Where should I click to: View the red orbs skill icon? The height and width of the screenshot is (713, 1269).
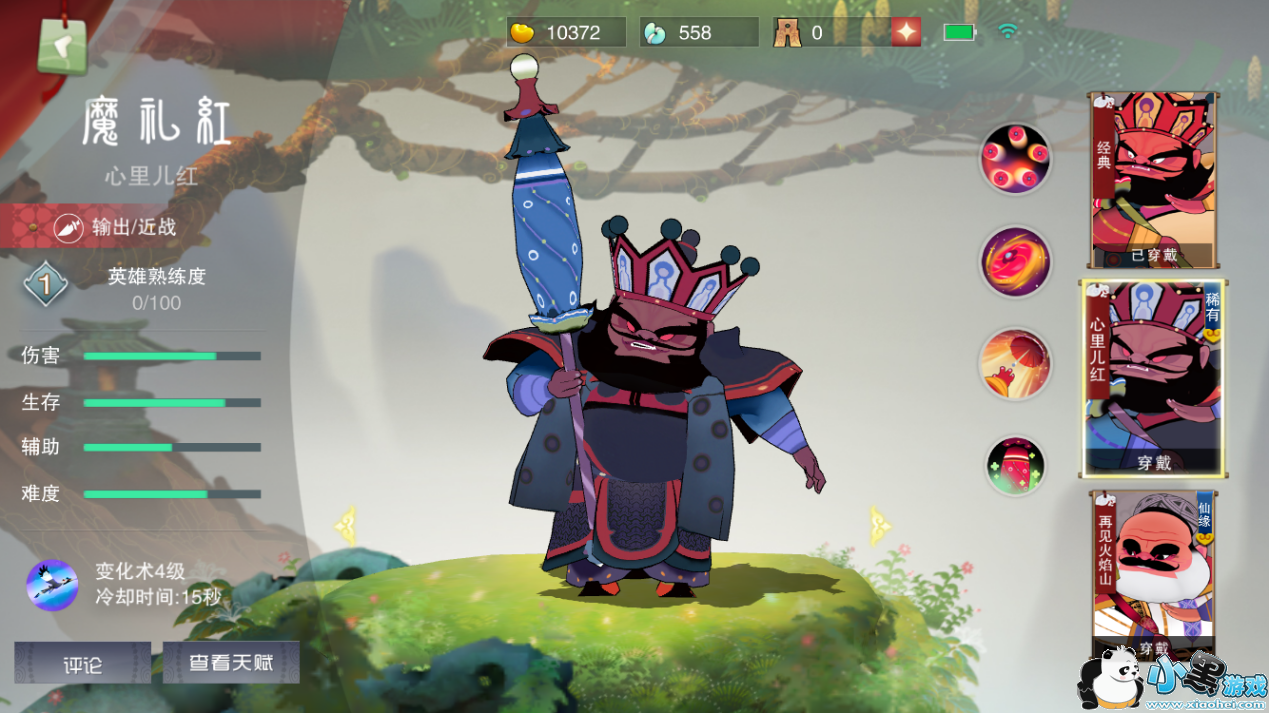[1015, 159]
